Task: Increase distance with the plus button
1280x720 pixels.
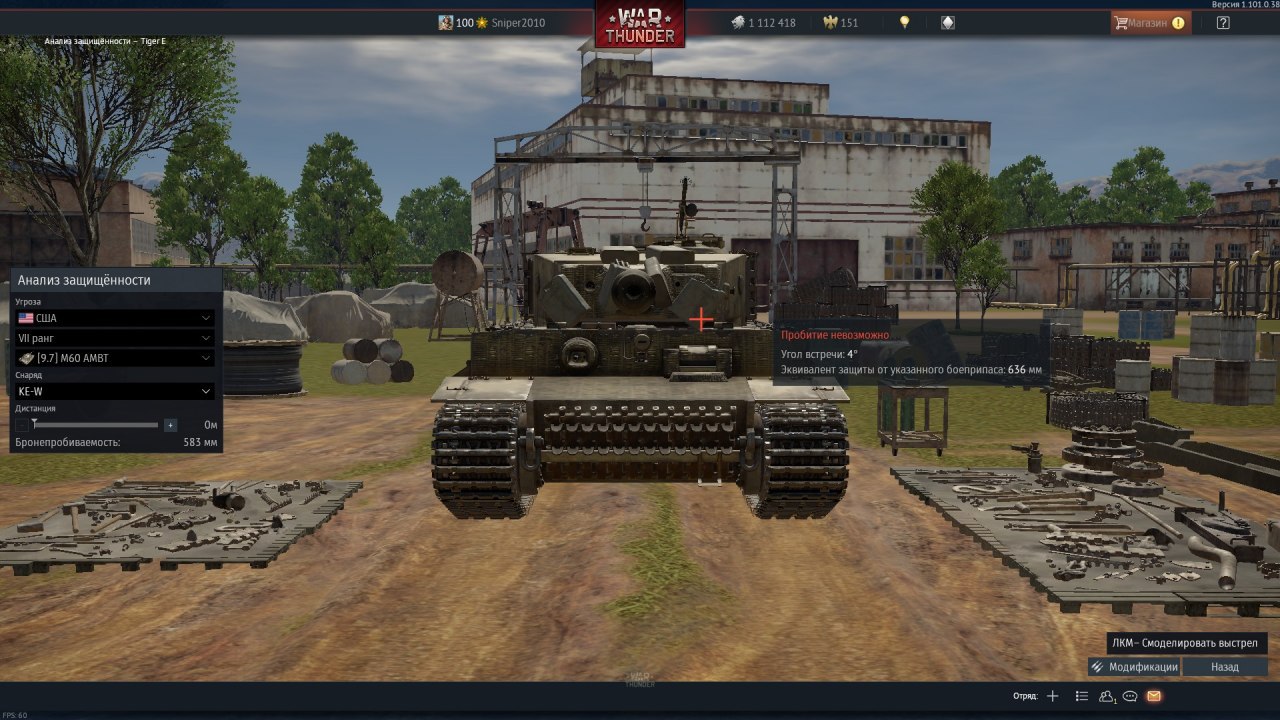Action: 170,425
